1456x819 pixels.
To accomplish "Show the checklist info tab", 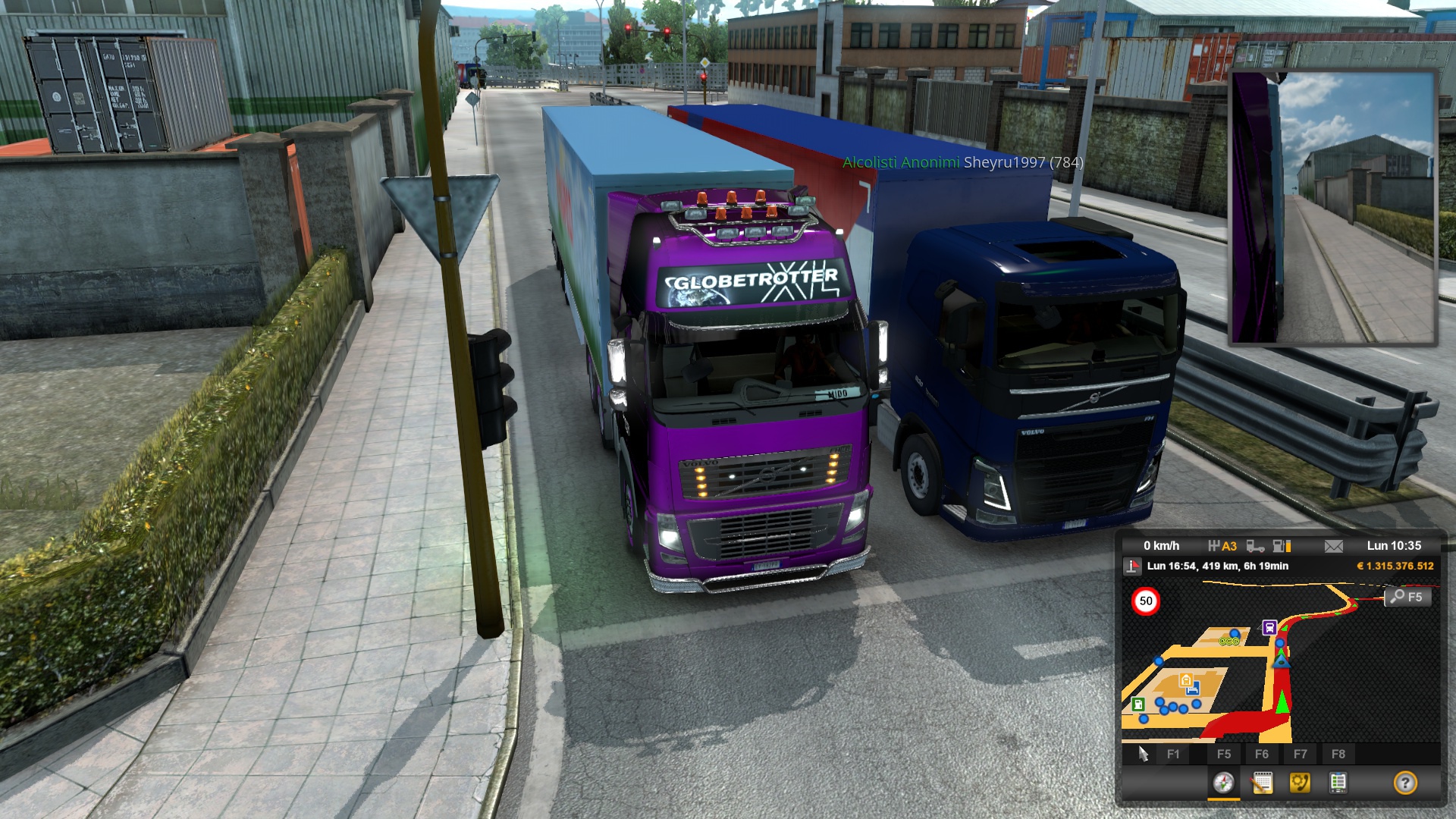I will (x=1338, y=783).
